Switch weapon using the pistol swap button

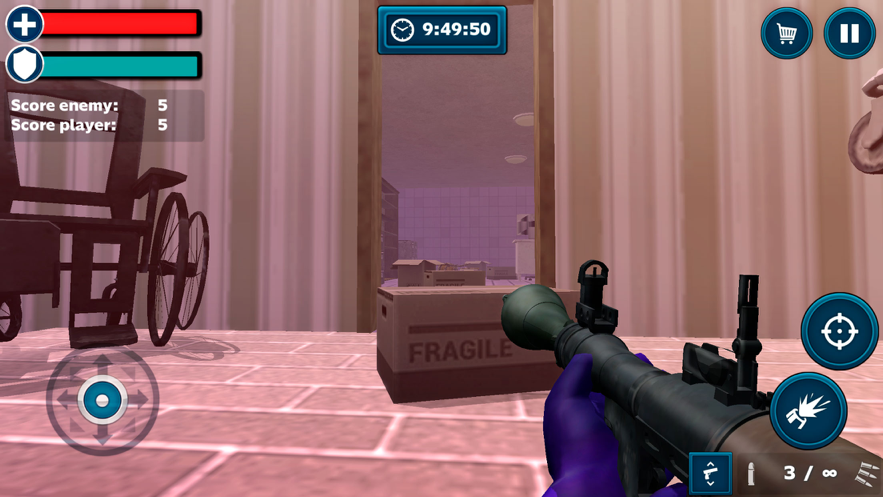coord(710,473)
